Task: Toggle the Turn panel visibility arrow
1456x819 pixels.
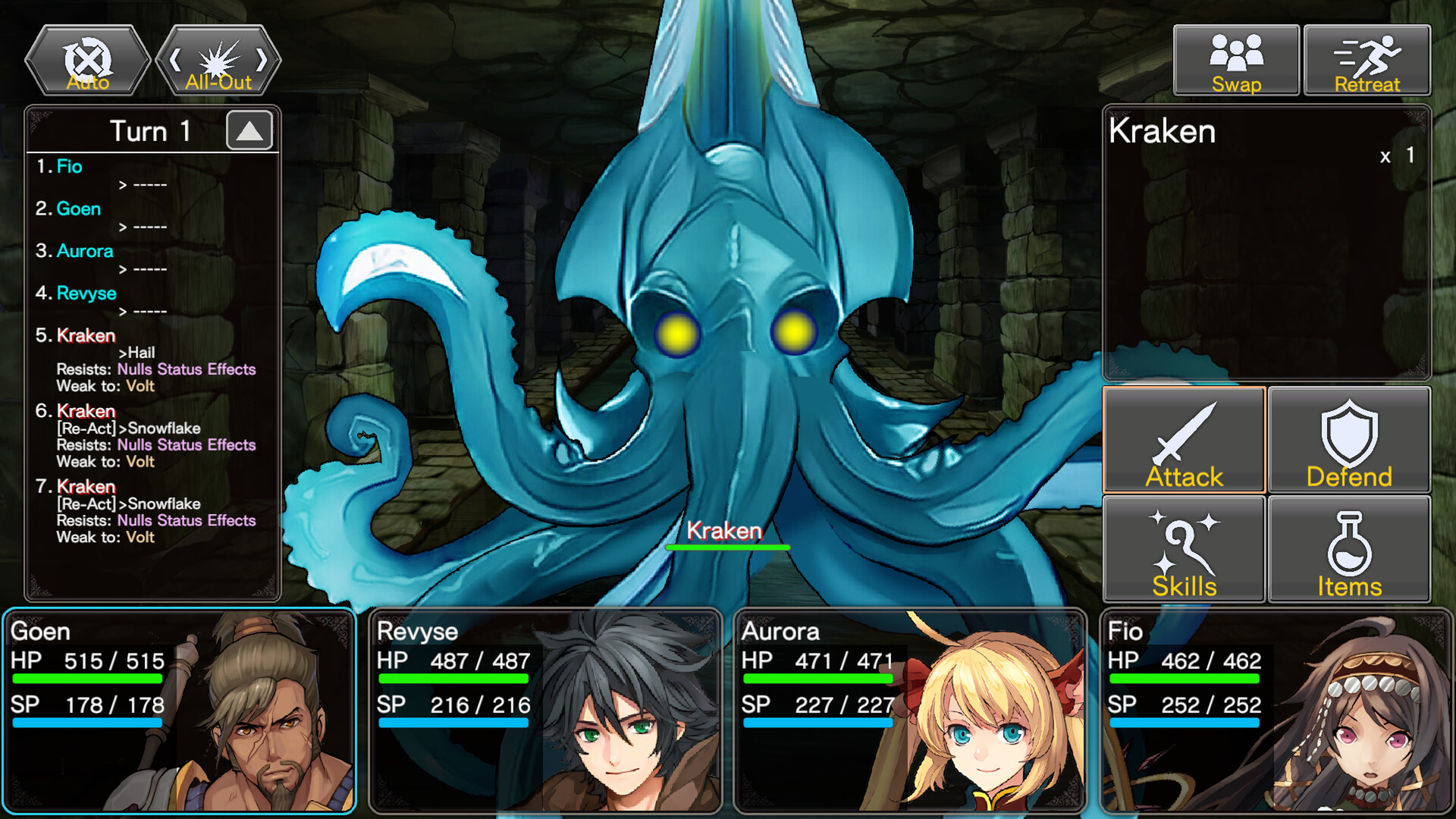Action: [250, 130]
